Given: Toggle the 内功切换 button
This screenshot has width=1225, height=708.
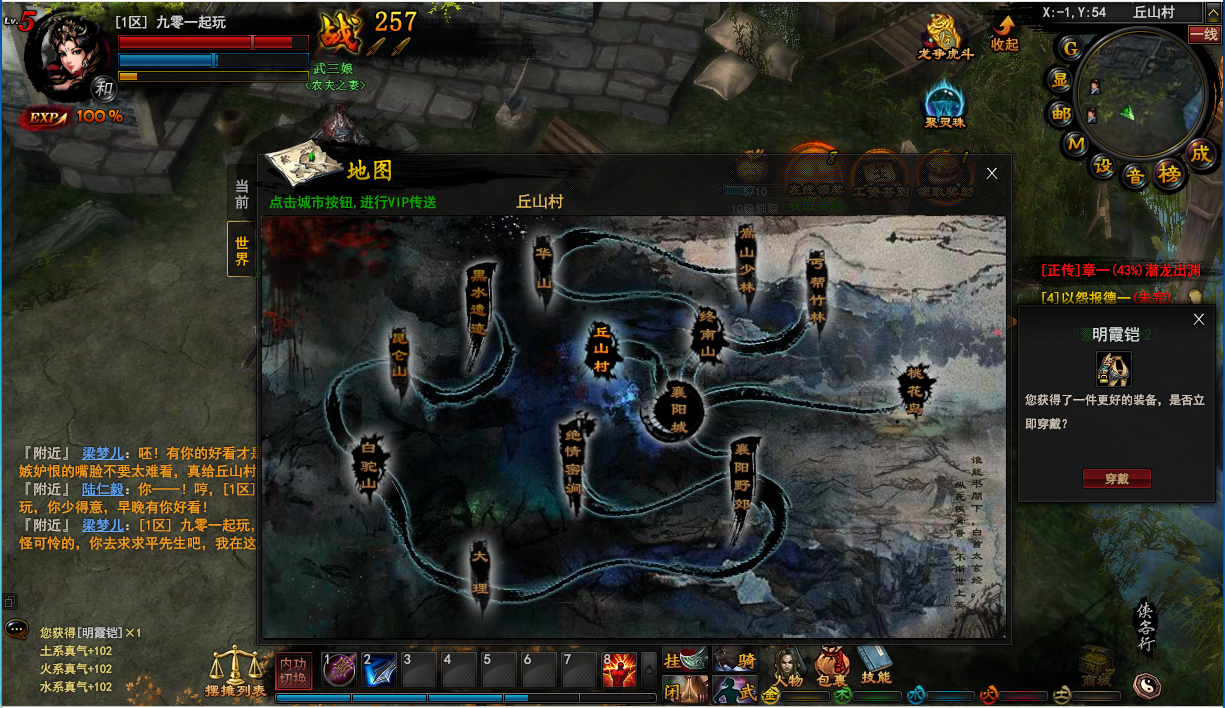Looking at the screenshot, I should (293, 670).
